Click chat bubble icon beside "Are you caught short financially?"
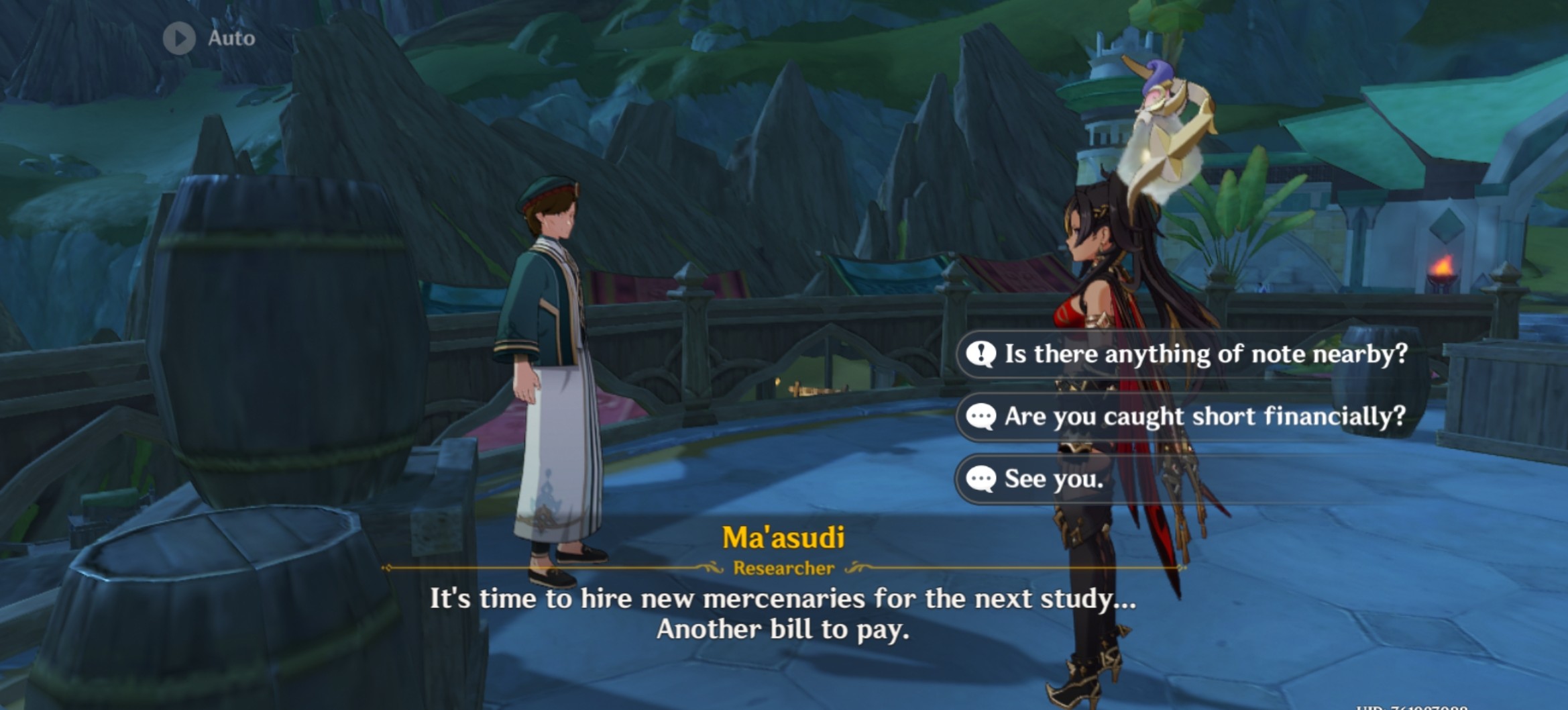The height and width of the screenshot is (710, 1568). coord(980,417)
